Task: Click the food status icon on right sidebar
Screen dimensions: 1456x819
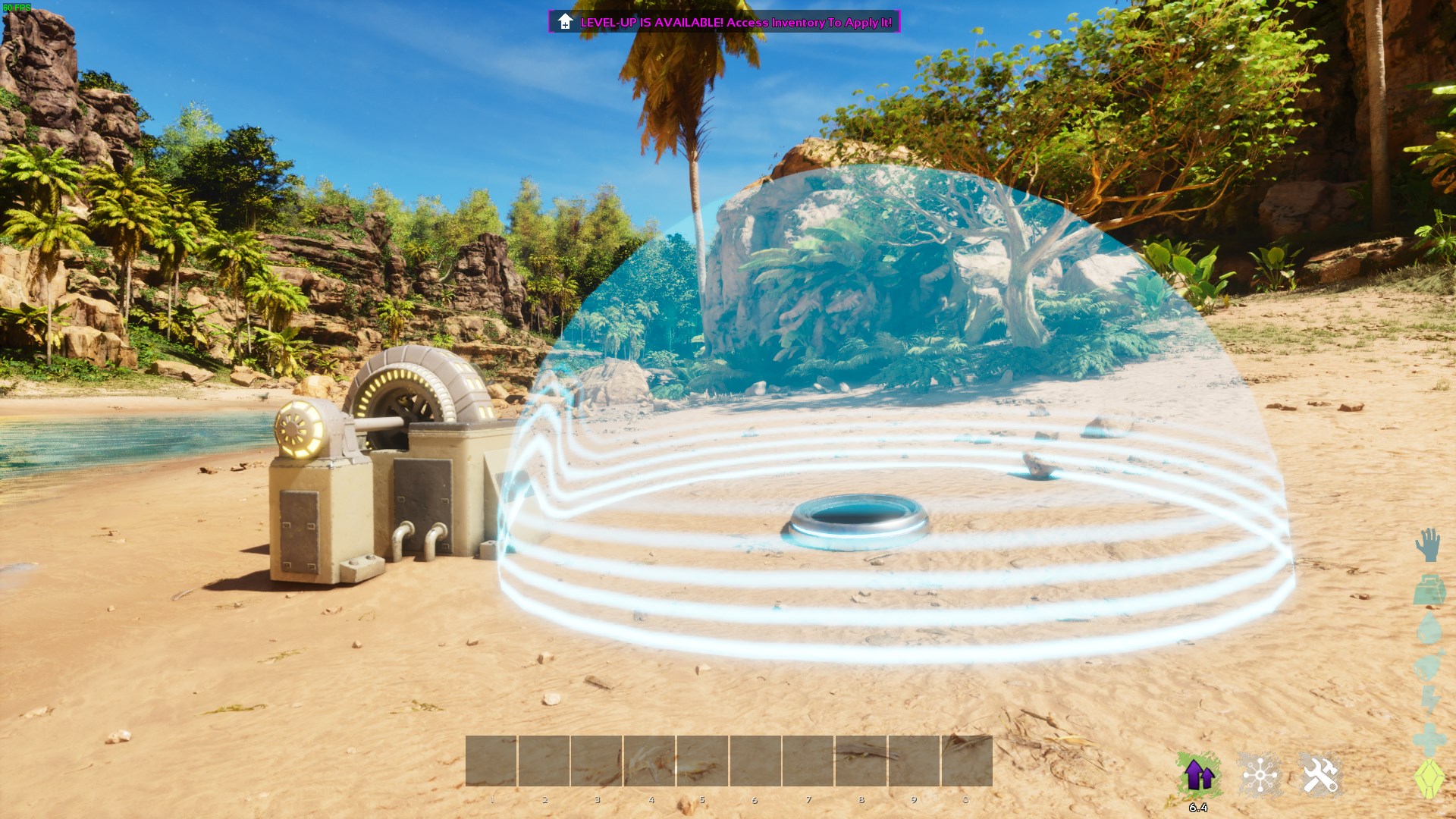Action: click(x=1429, y=664)
